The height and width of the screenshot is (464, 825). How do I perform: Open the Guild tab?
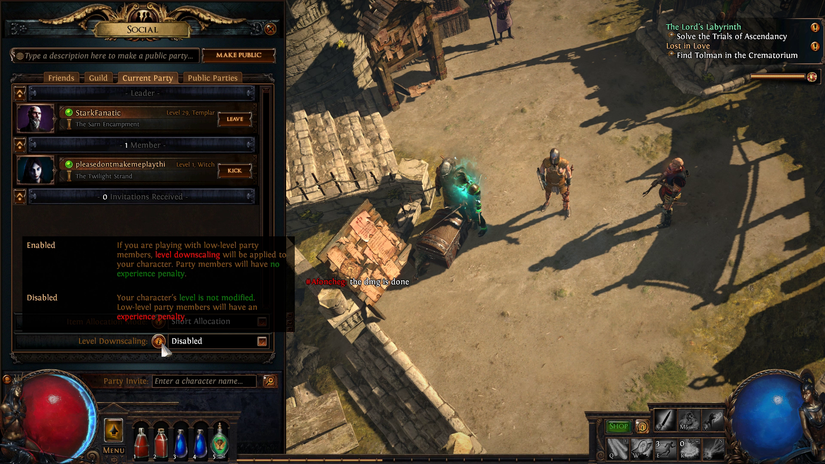[x=98, y=77]
